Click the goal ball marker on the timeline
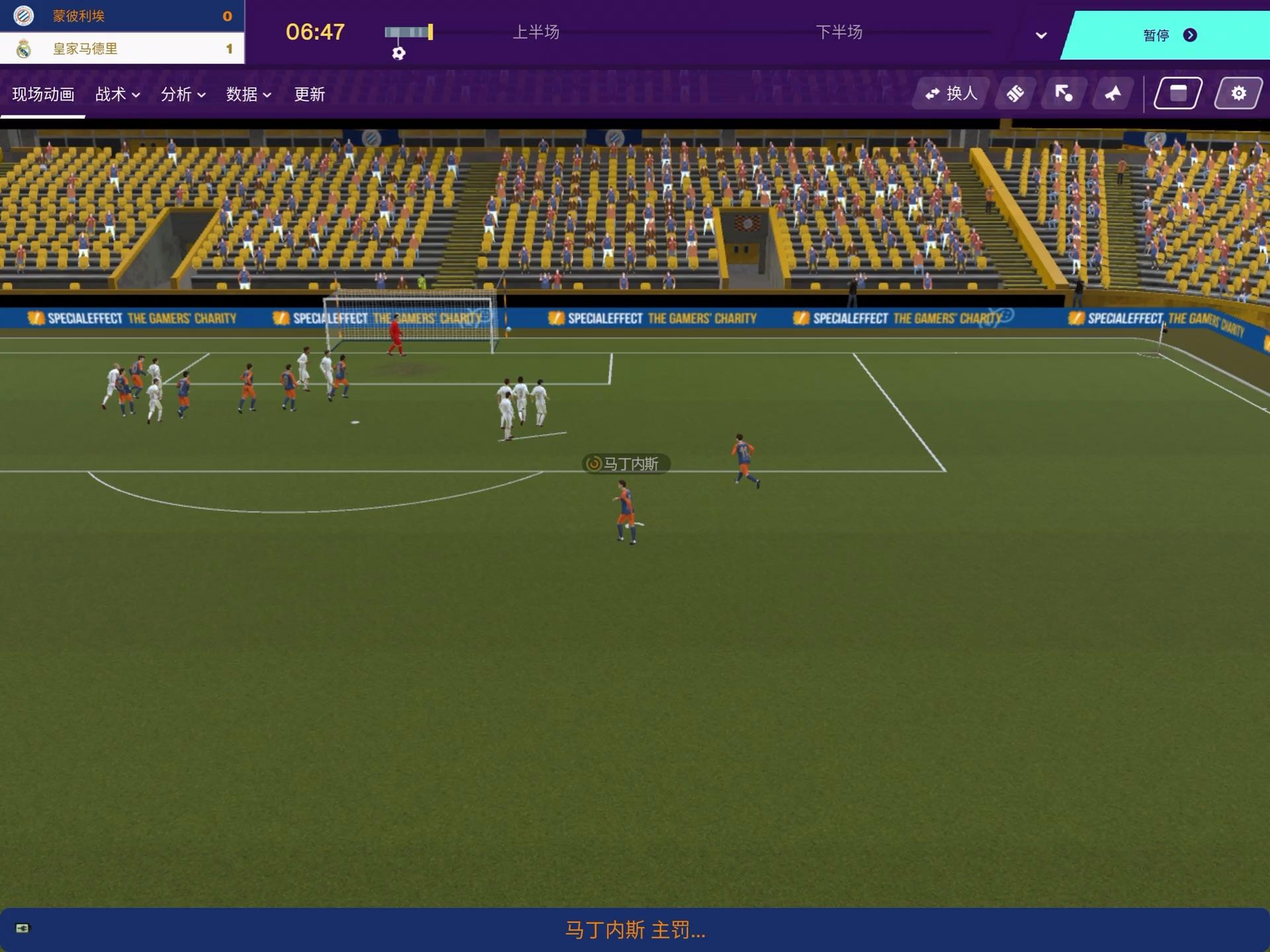Image resolution: width=1270 pixels, height=952 pixels. [398, 54]
